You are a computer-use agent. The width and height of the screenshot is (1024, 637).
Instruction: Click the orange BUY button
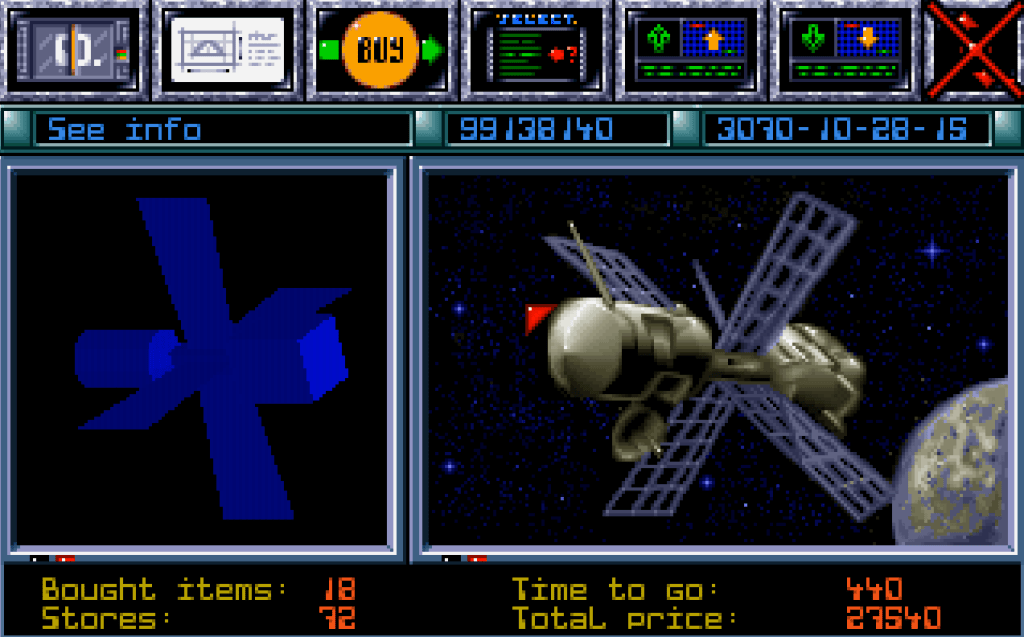(380, 50)
